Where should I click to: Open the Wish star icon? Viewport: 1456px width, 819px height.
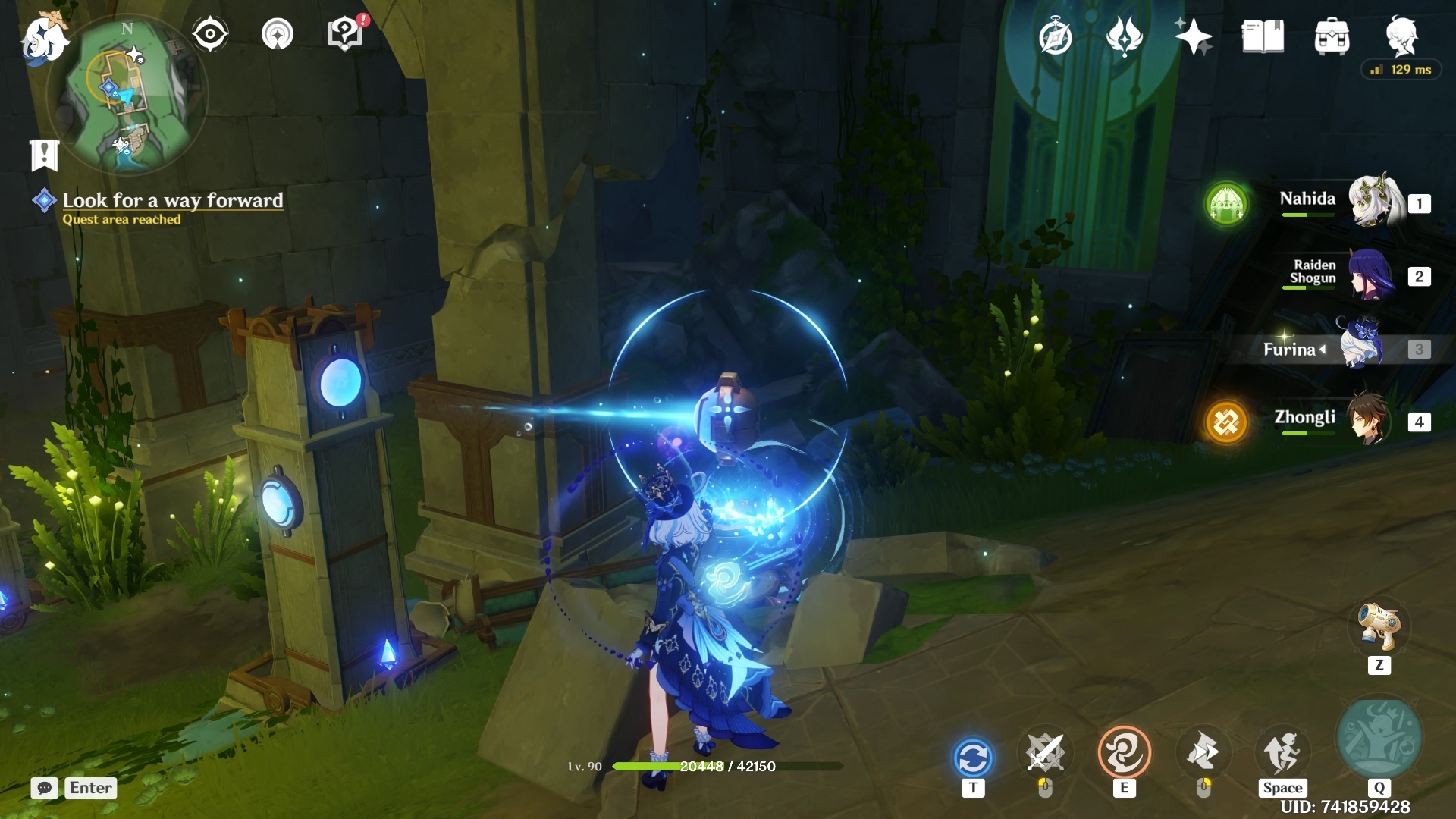1193,36
